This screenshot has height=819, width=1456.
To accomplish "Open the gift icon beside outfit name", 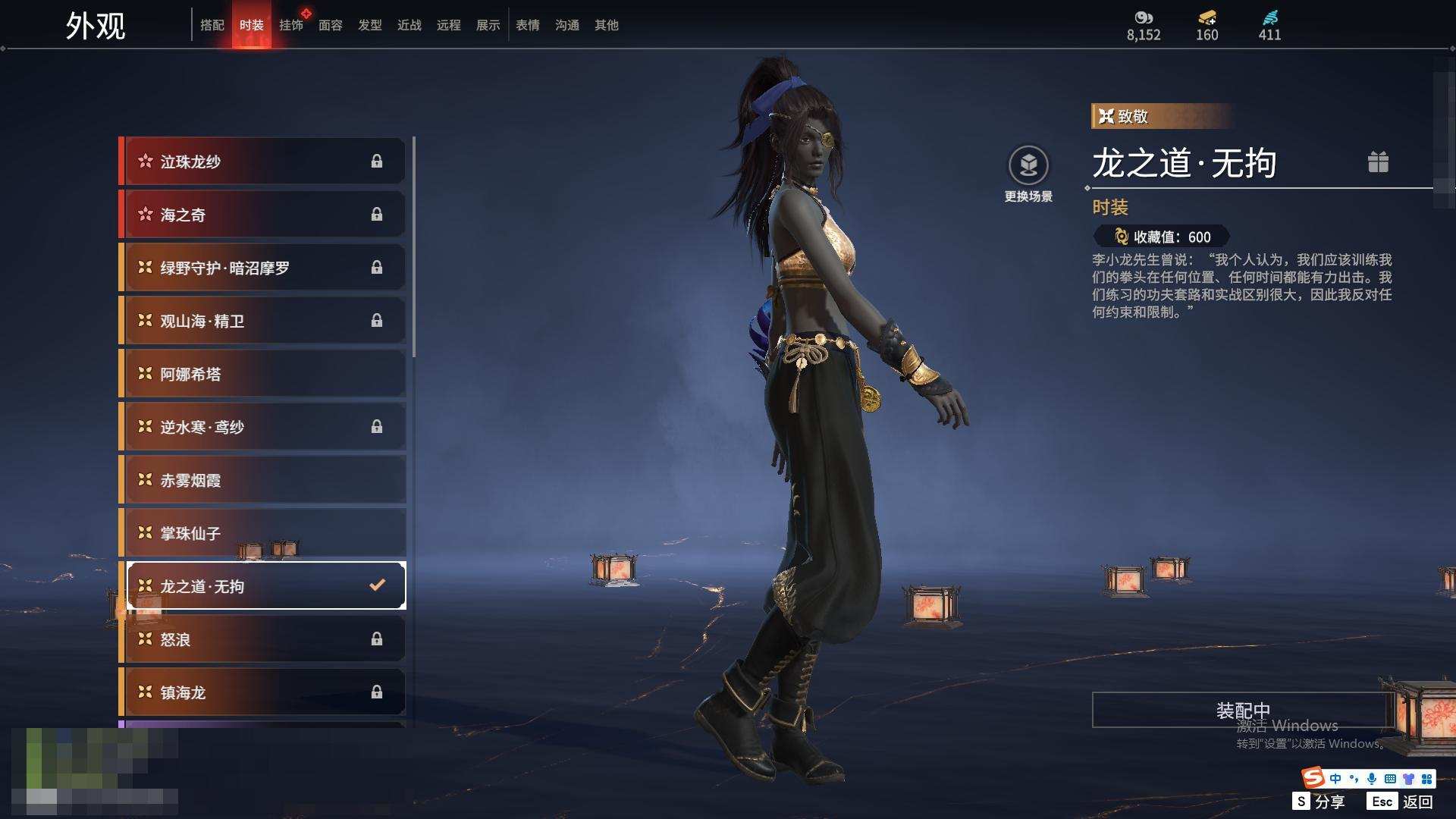I will click(x=1378, y=162).
